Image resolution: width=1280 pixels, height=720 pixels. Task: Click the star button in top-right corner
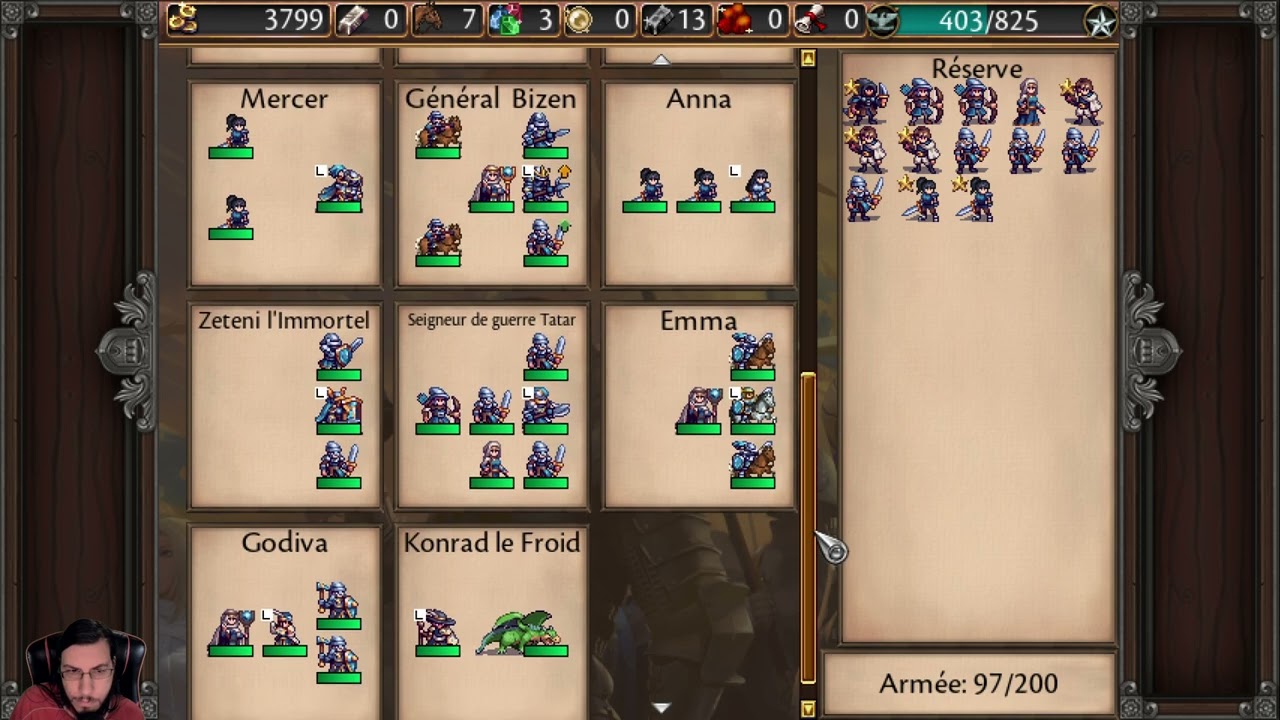[x=1101, y=21]
